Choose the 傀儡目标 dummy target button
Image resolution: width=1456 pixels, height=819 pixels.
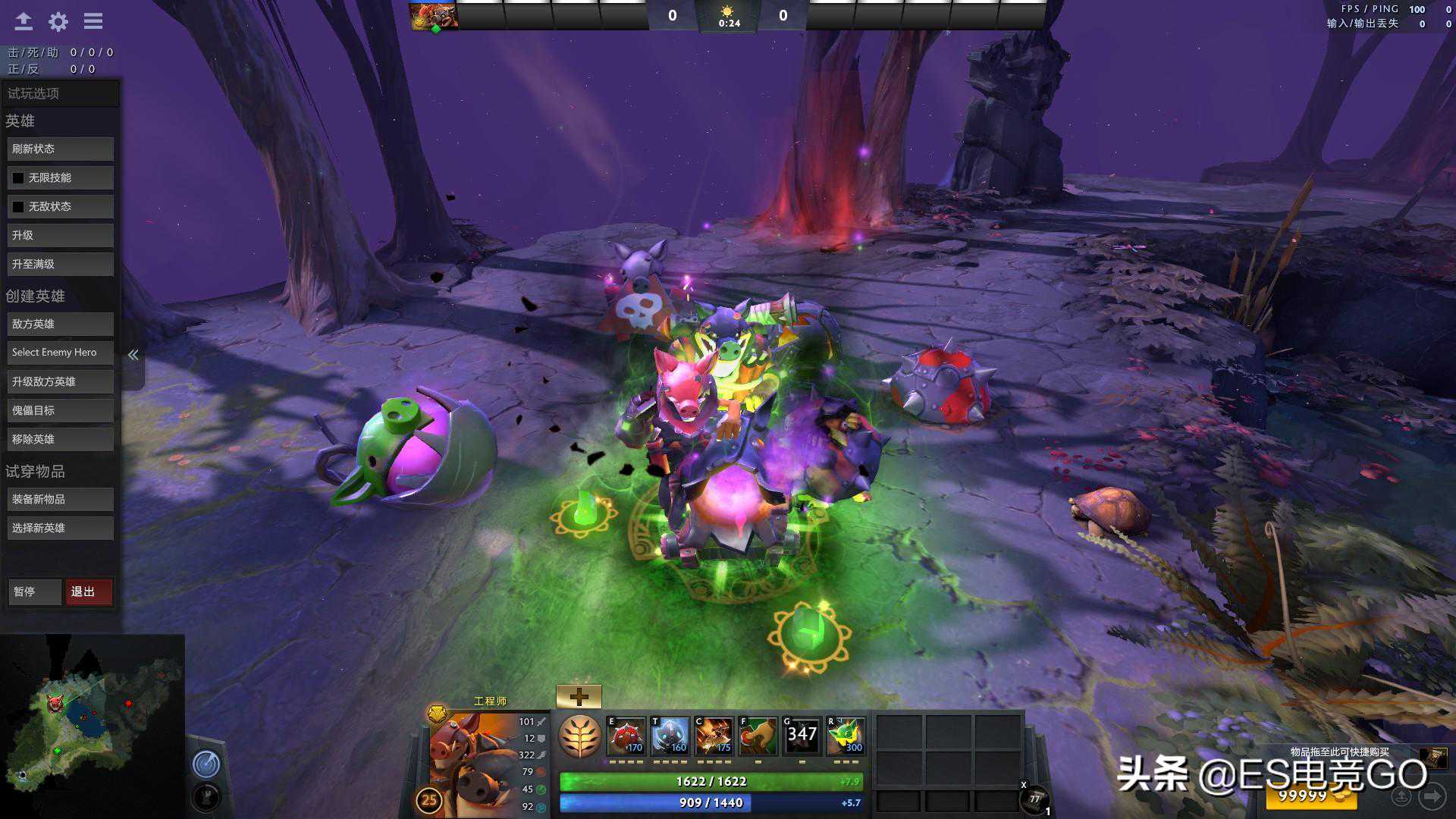(x=61, y=411)
